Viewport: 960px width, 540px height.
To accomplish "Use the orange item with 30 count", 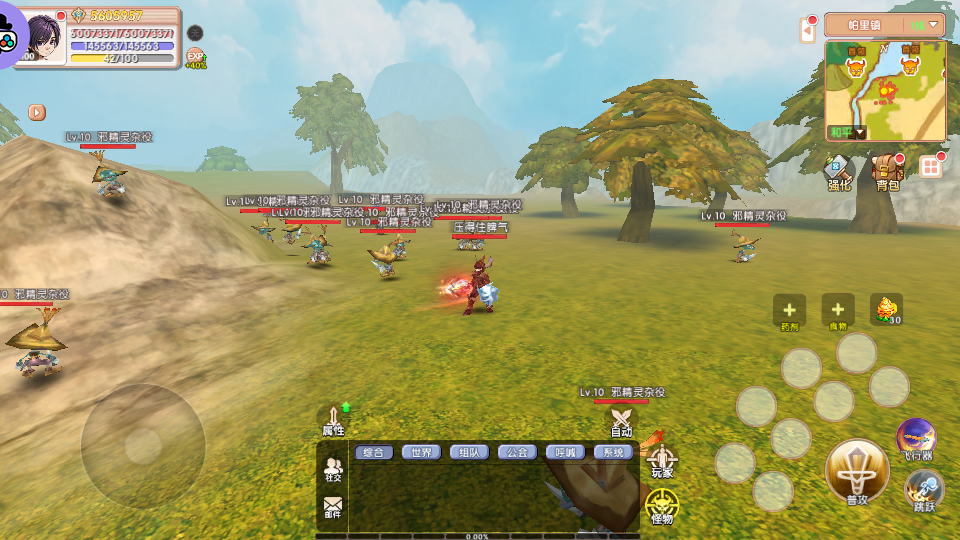I will click(x=886, y=310).
